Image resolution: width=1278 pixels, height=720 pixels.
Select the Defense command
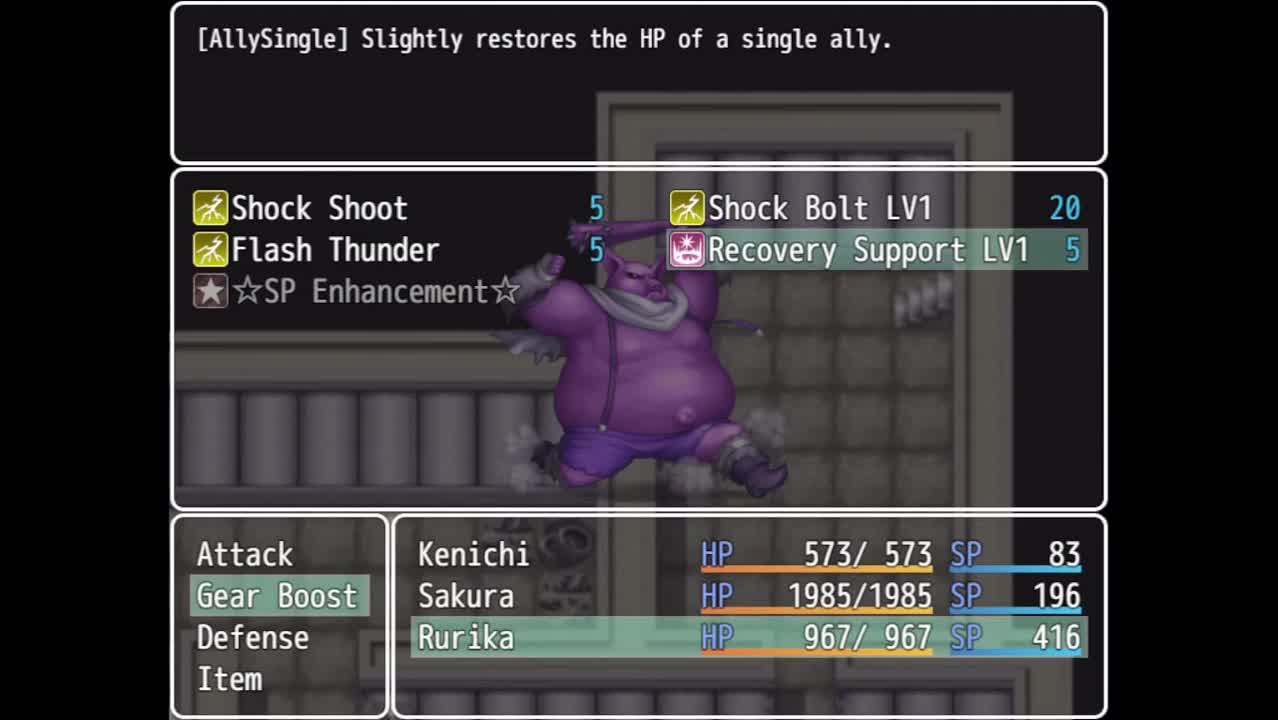point(253,638)
